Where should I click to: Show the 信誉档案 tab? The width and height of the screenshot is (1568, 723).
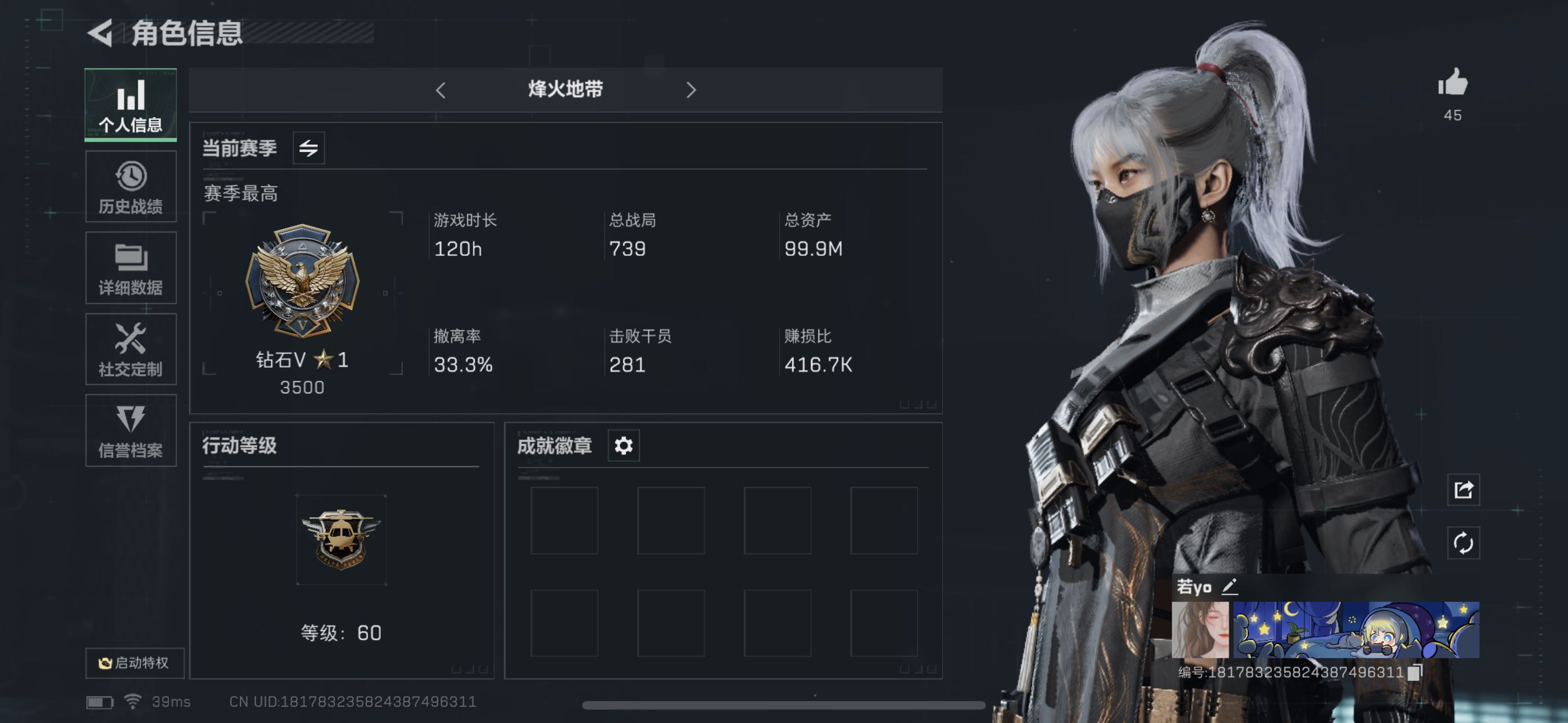(131, 430)
